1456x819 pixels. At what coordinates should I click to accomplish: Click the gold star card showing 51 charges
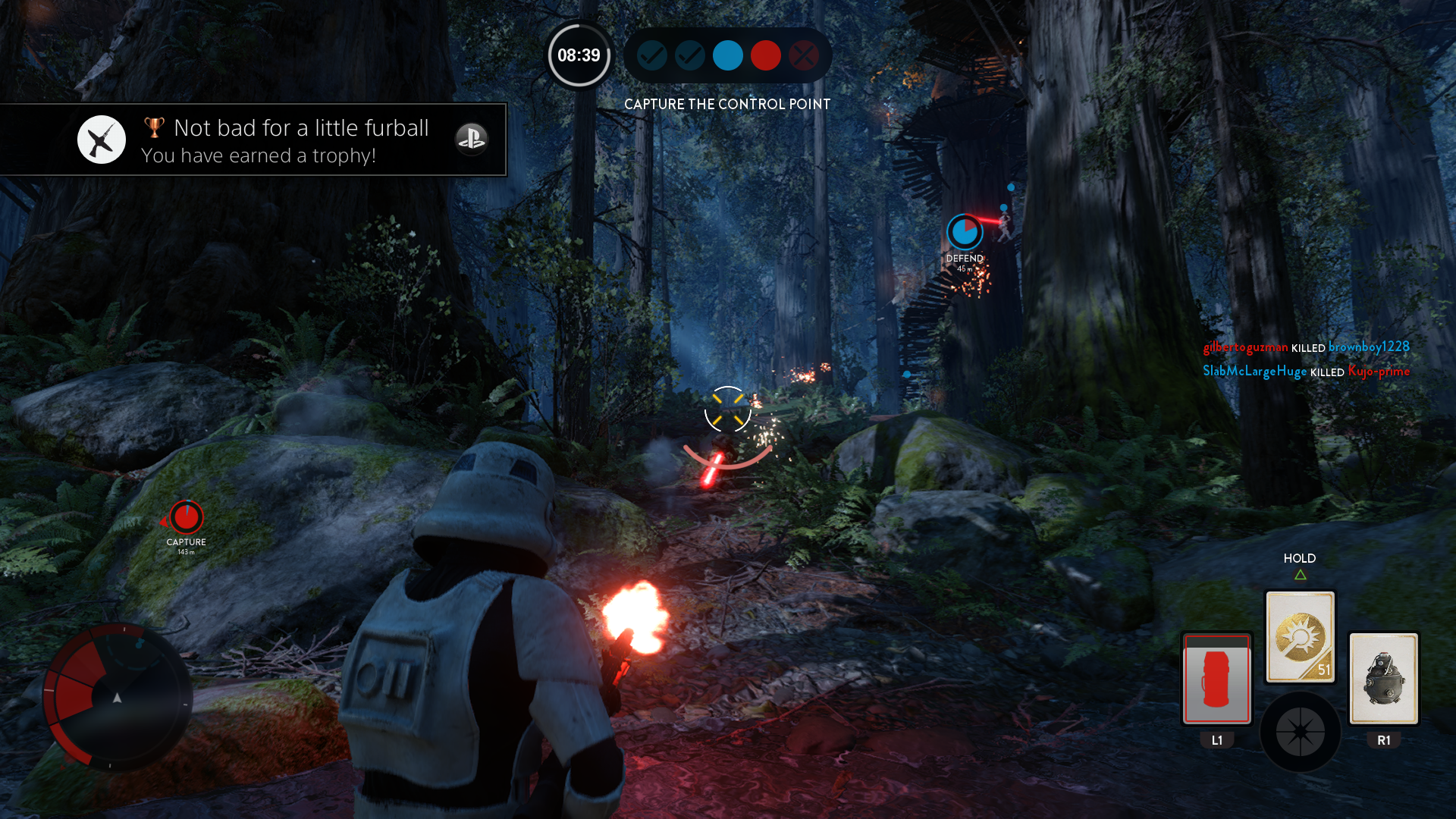[1300, 635]
